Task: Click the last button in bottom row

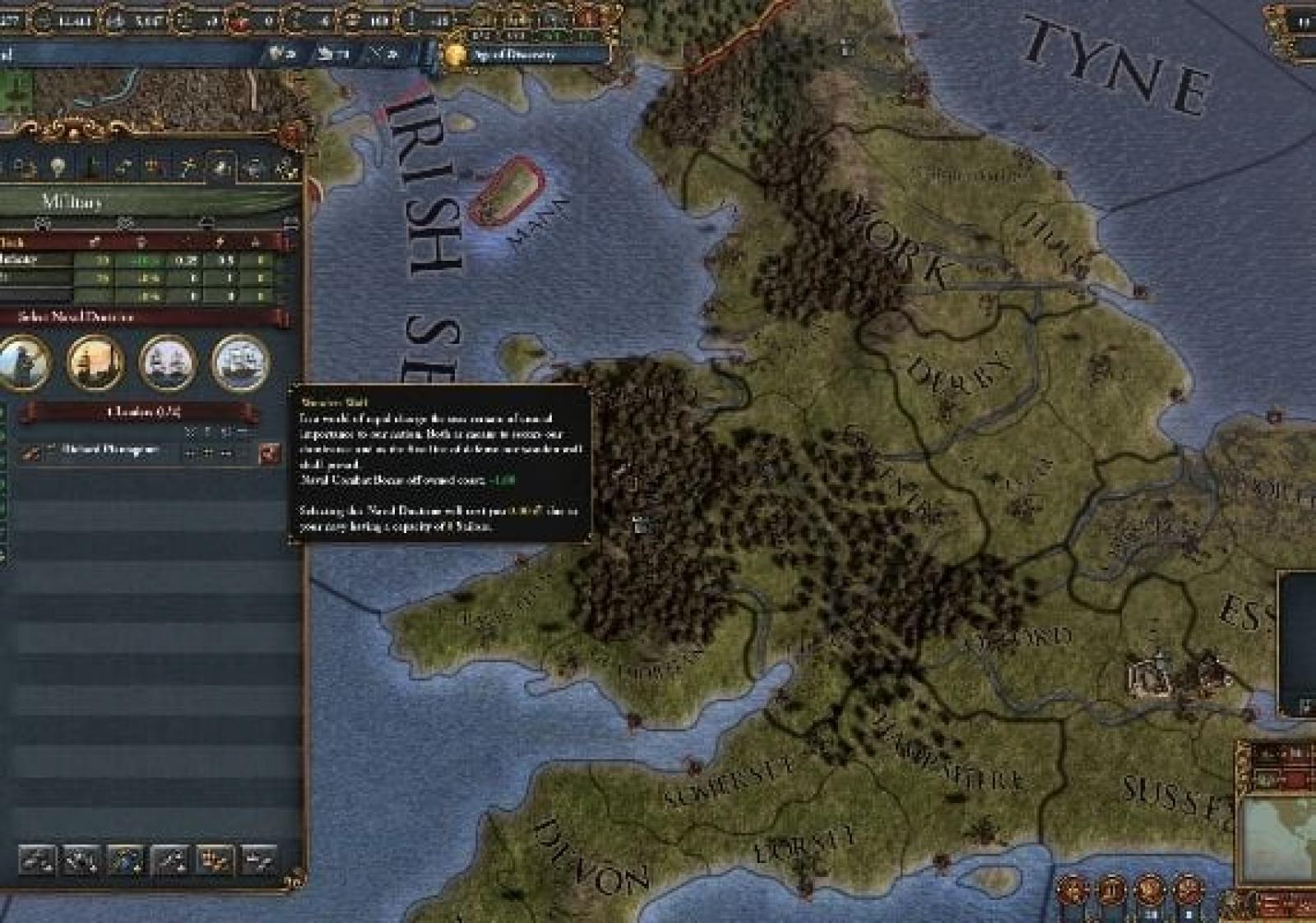Action: pos(258,860)
